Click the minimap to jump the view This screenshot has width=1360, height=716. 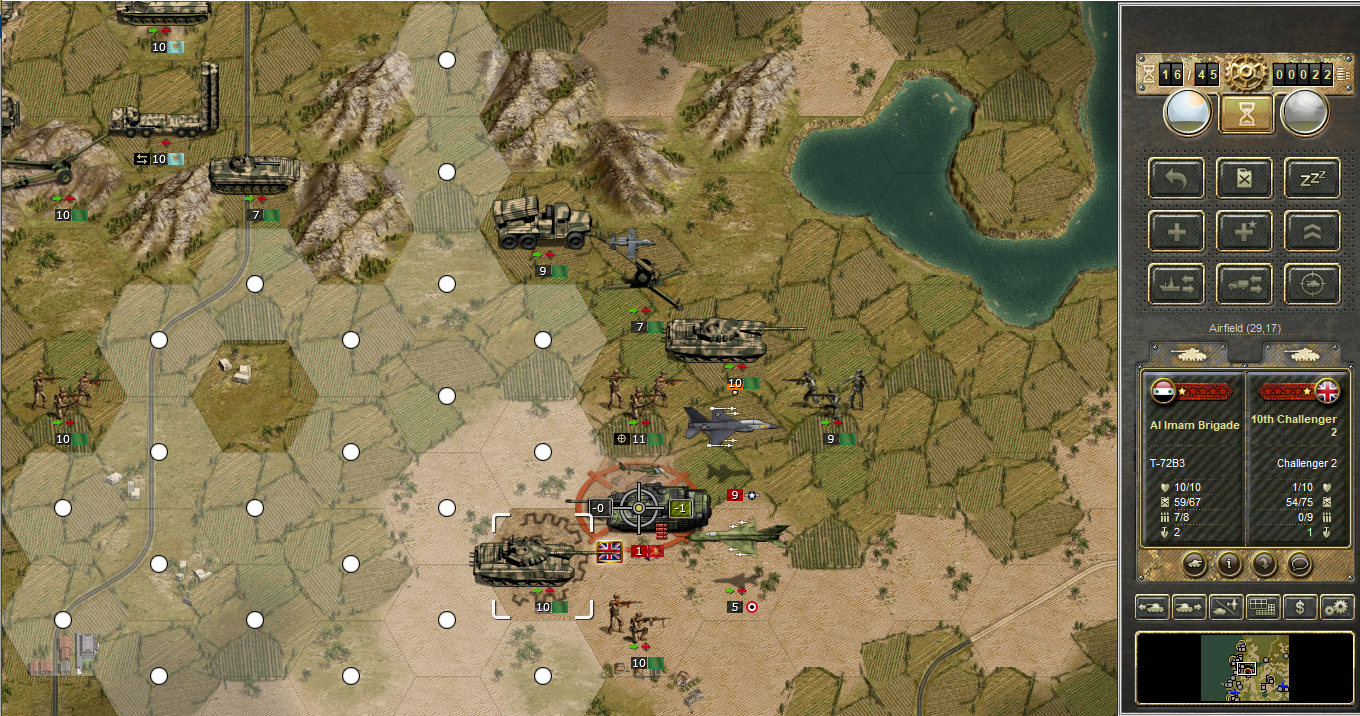coord(1244,667)
